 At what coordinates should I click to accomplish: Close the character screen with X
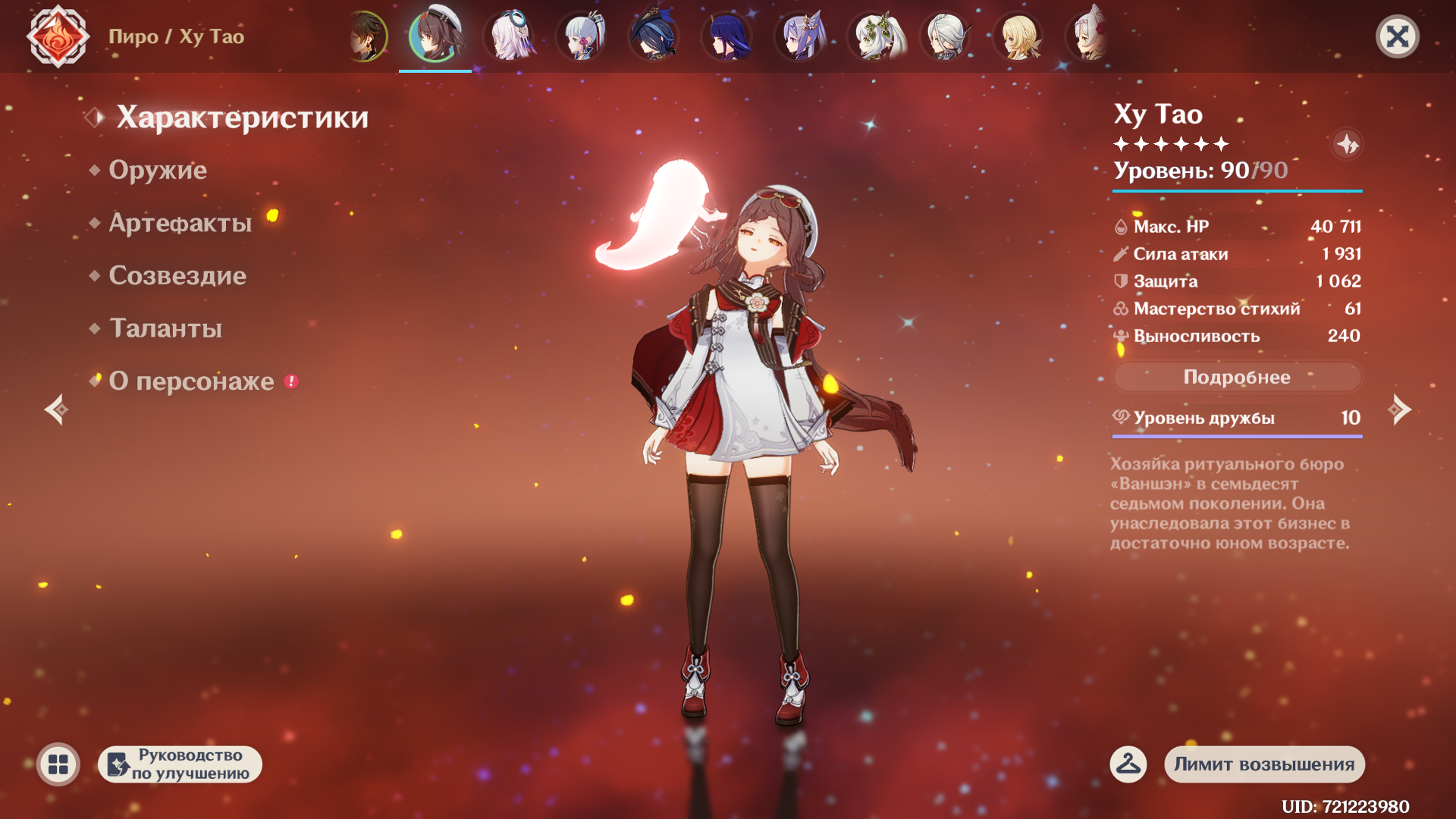pos(1397,36)
